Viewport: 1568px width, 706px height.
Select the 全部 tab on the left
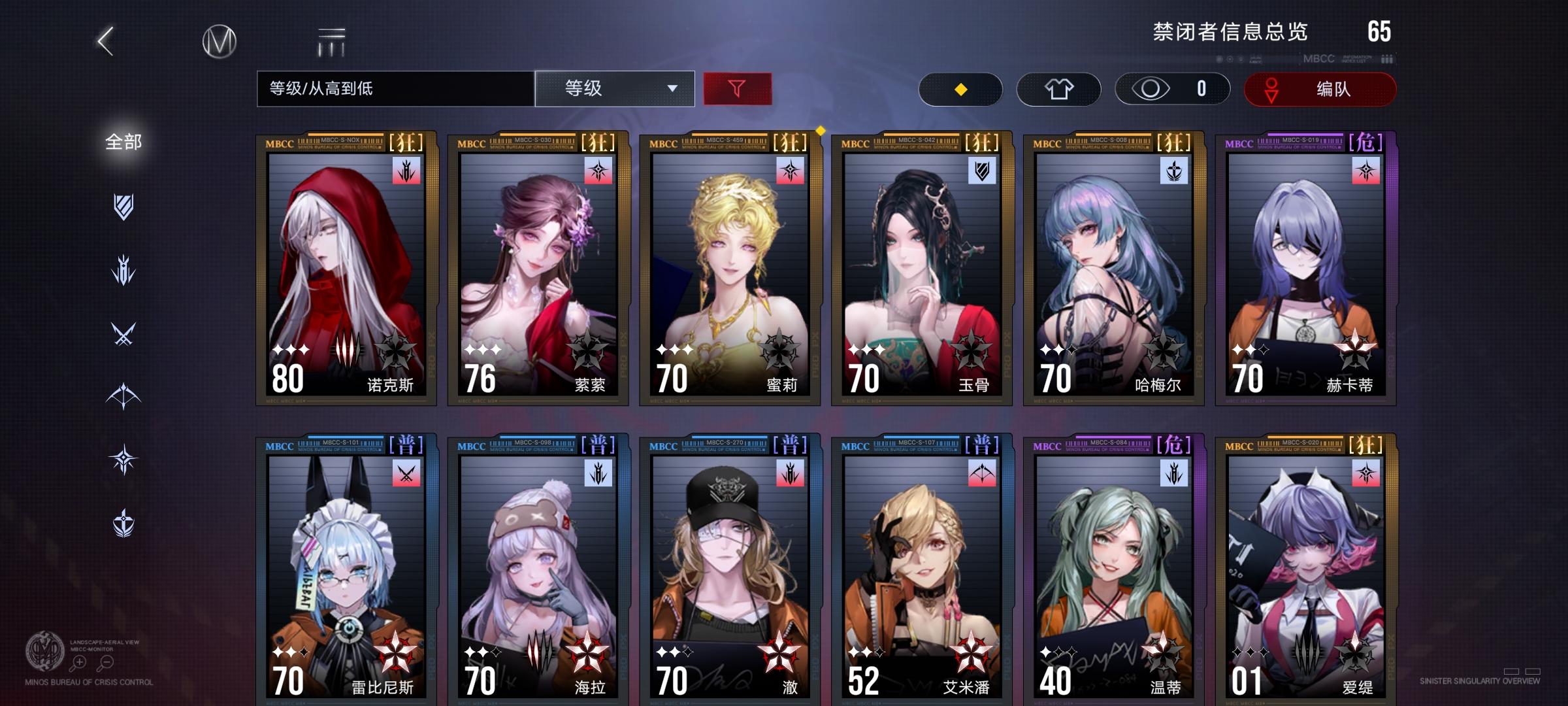coord(124,141)
